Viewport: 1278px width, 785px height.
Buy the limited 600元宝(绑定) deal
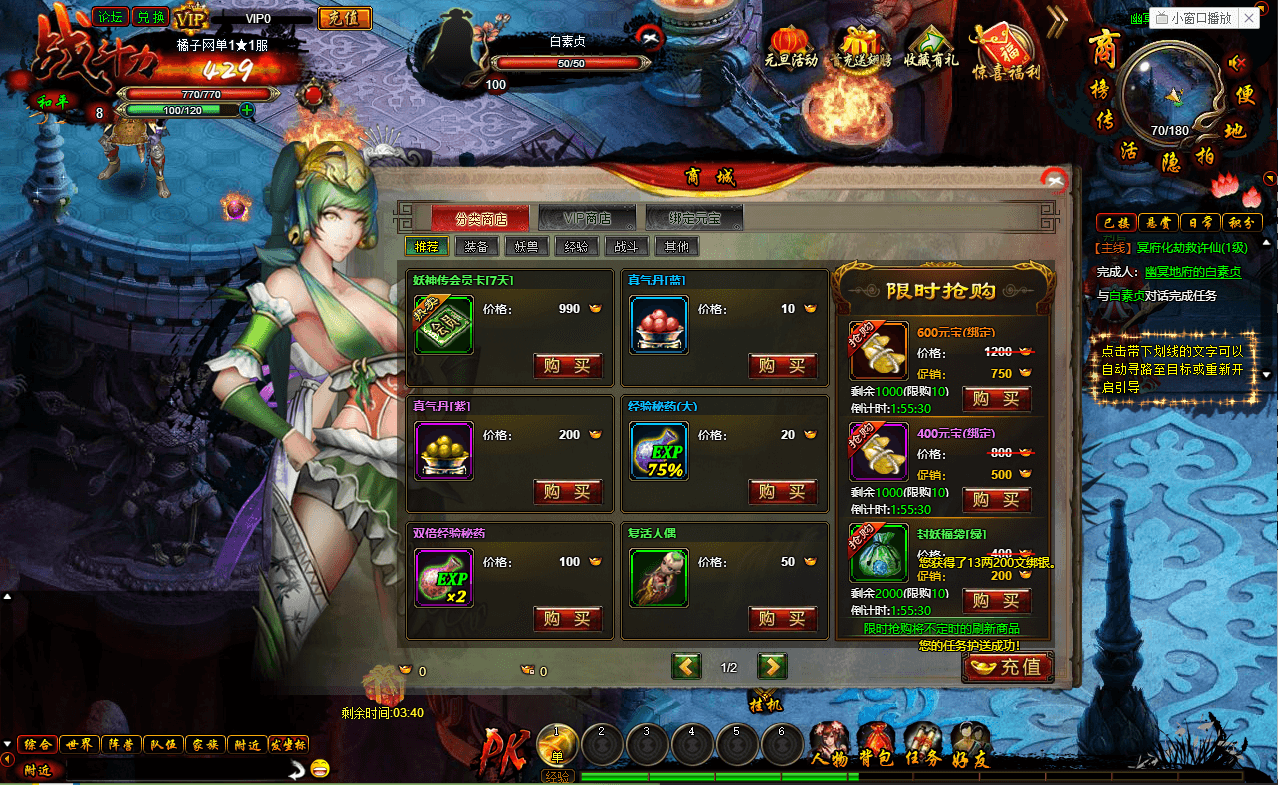[x=996, y=399]
